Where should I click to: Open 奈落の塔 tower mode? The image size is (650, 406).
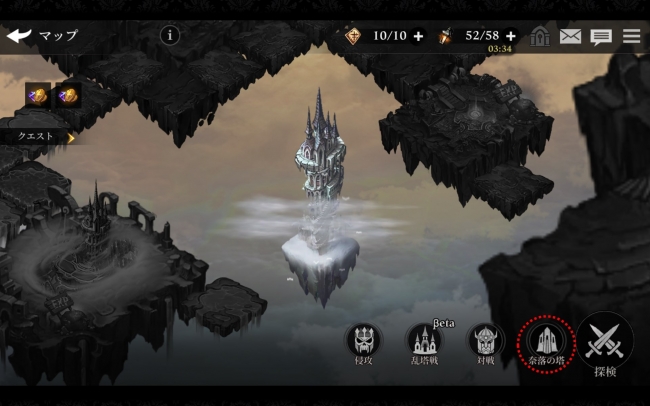coord(546,344)
